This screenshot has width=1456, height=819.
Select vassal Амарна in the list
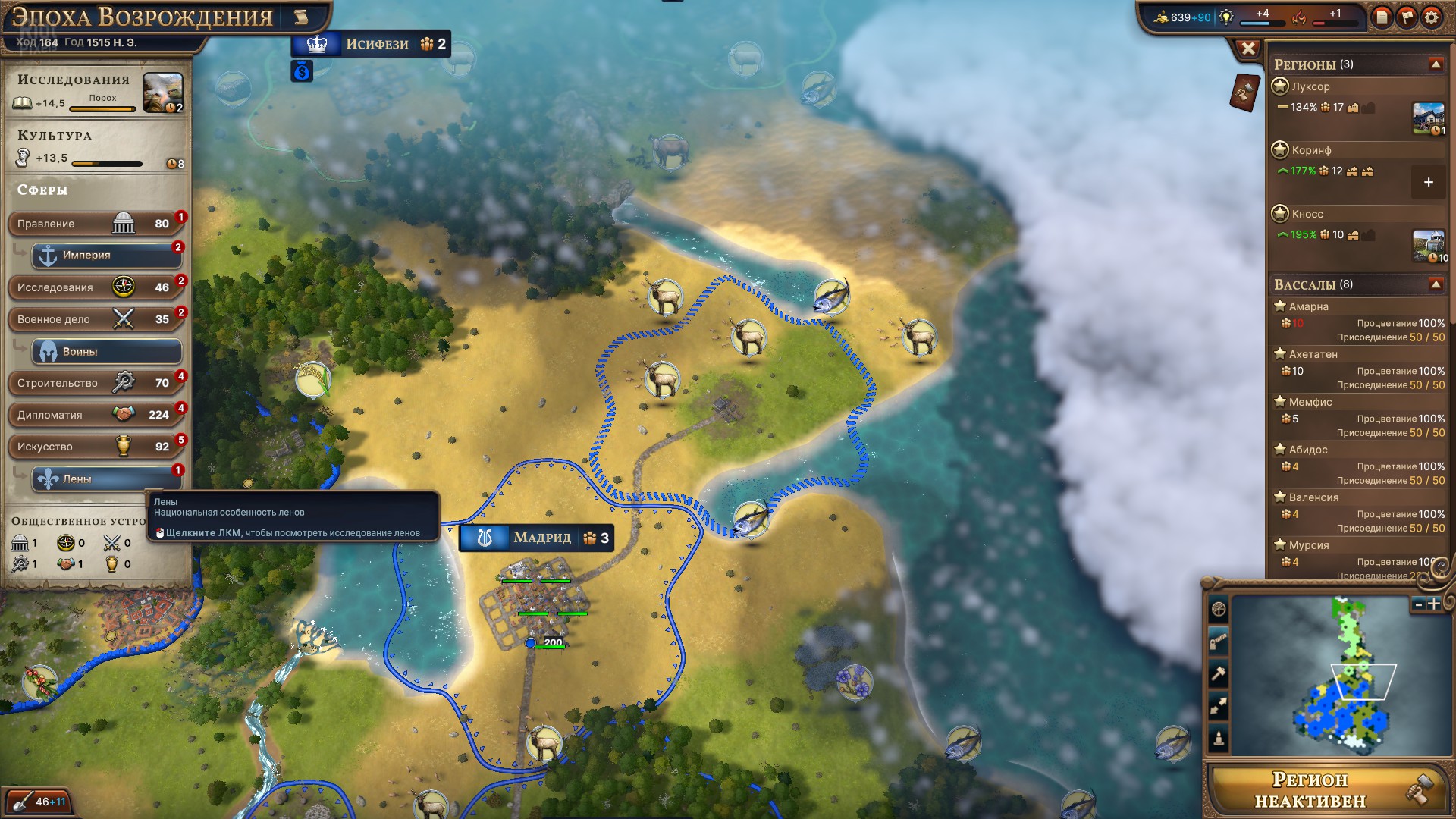1309,306
